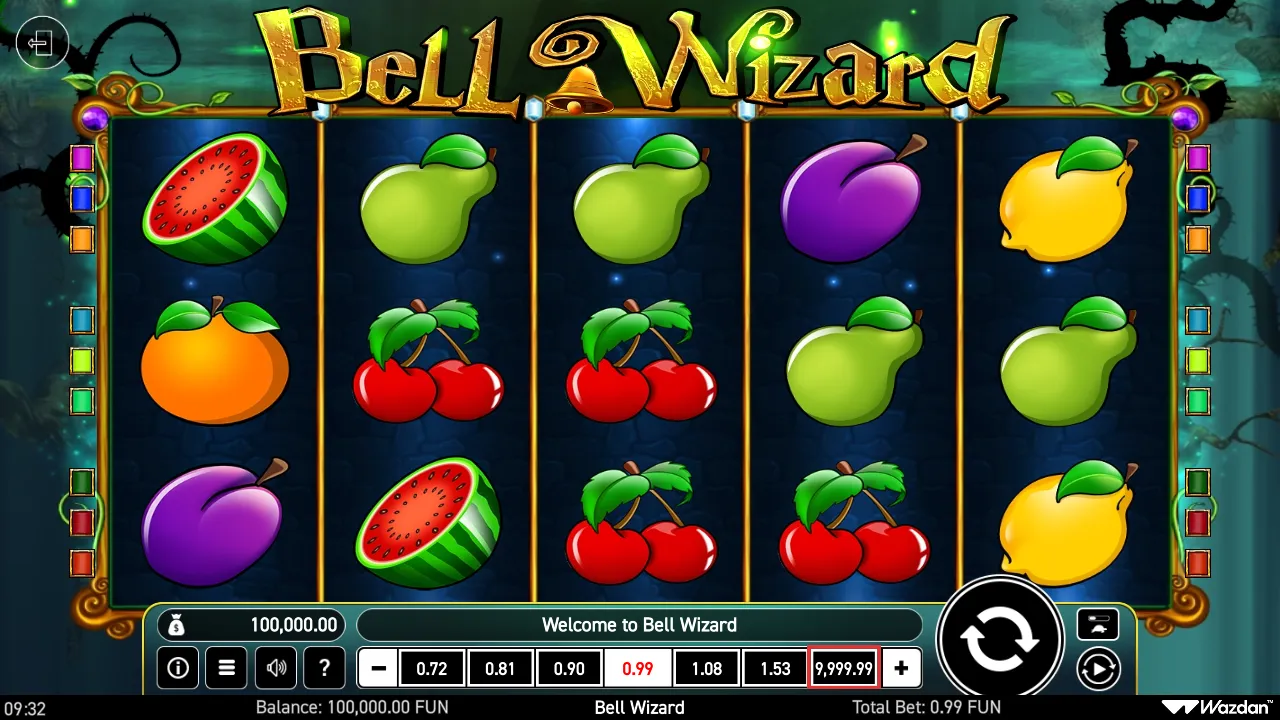
Task: Select the 9,999.99 max bet value
Action: coord(843,668)
